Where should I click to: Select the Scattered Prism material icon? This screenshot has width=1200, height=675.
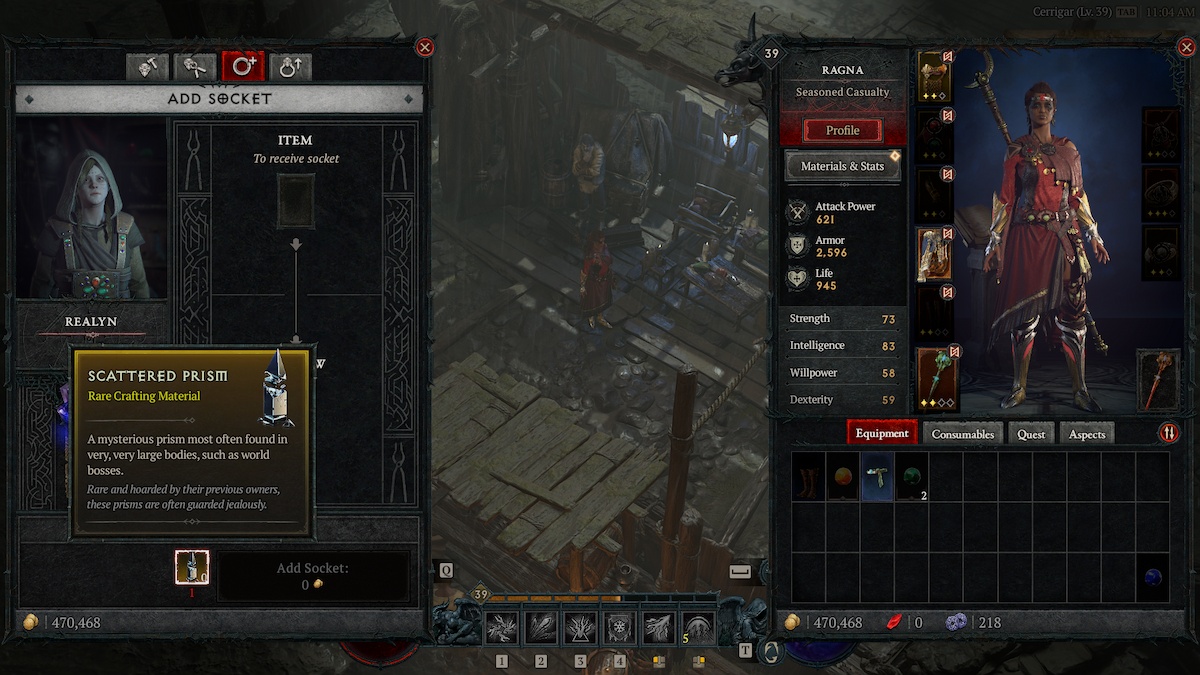click(x=191, y=567)
